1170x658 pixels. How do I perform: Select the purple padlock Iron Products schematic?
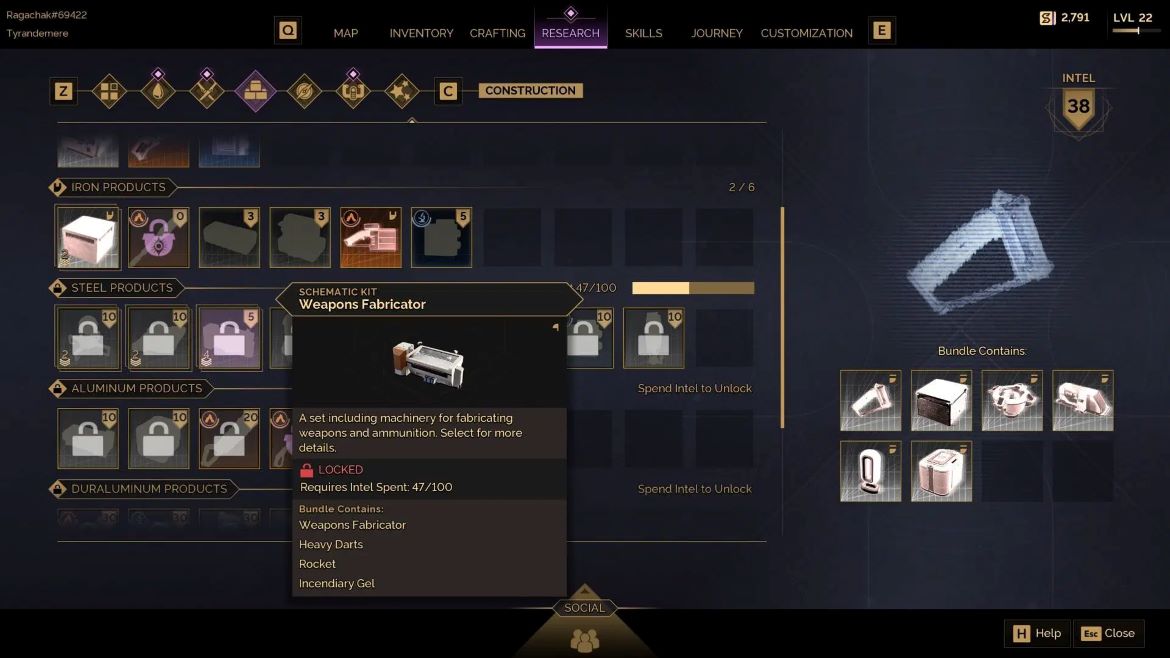pos(159,238)
